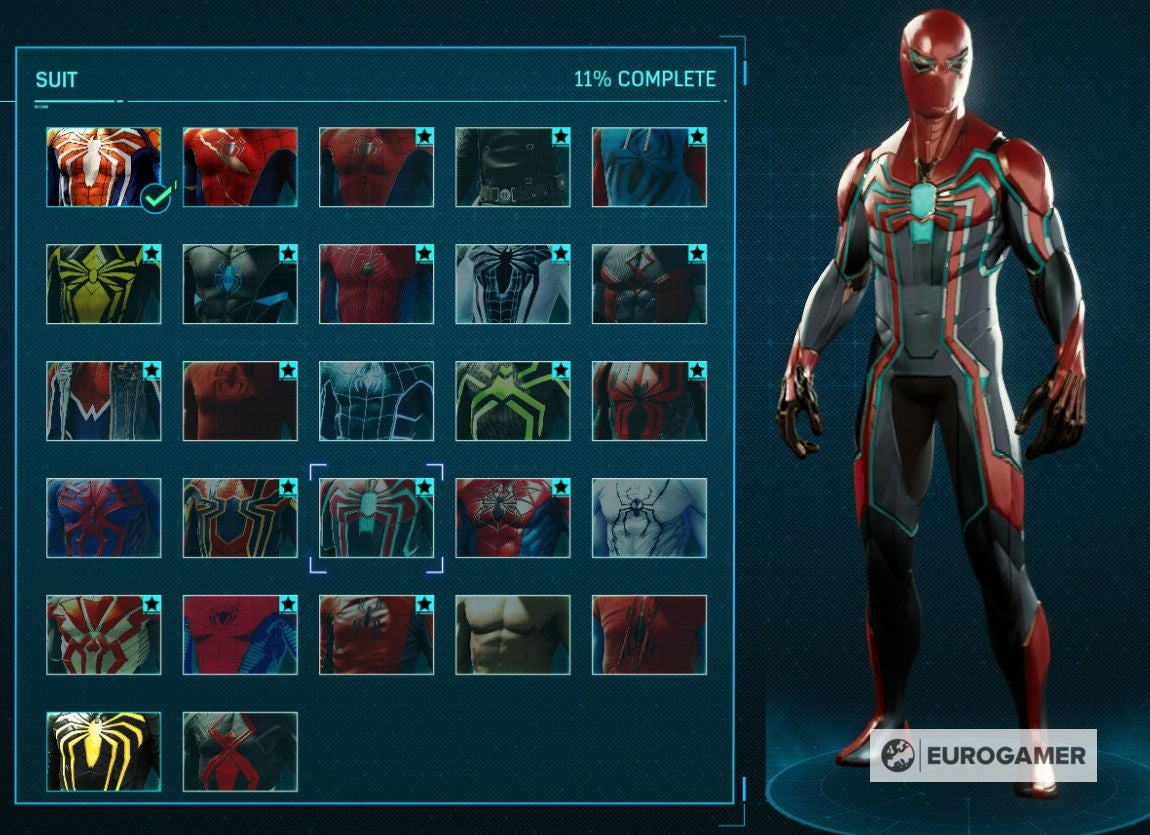Choose the punk vest Spider suit thumbnail
The image size is (1150, 835).
pyautogui.click(x=103, y=401)
